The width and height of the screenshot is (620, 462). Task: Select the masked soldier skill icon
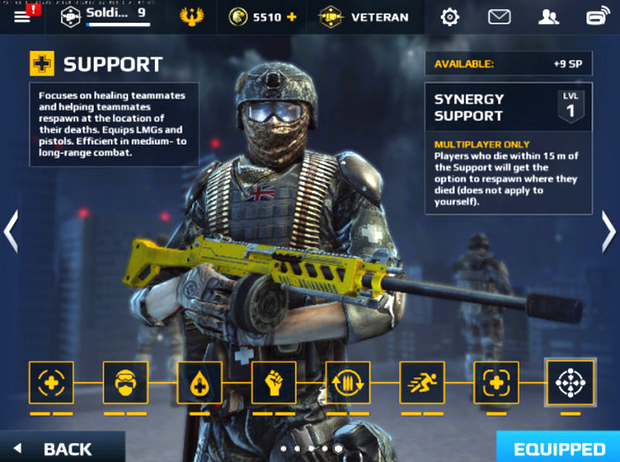(x=125, y=382)
